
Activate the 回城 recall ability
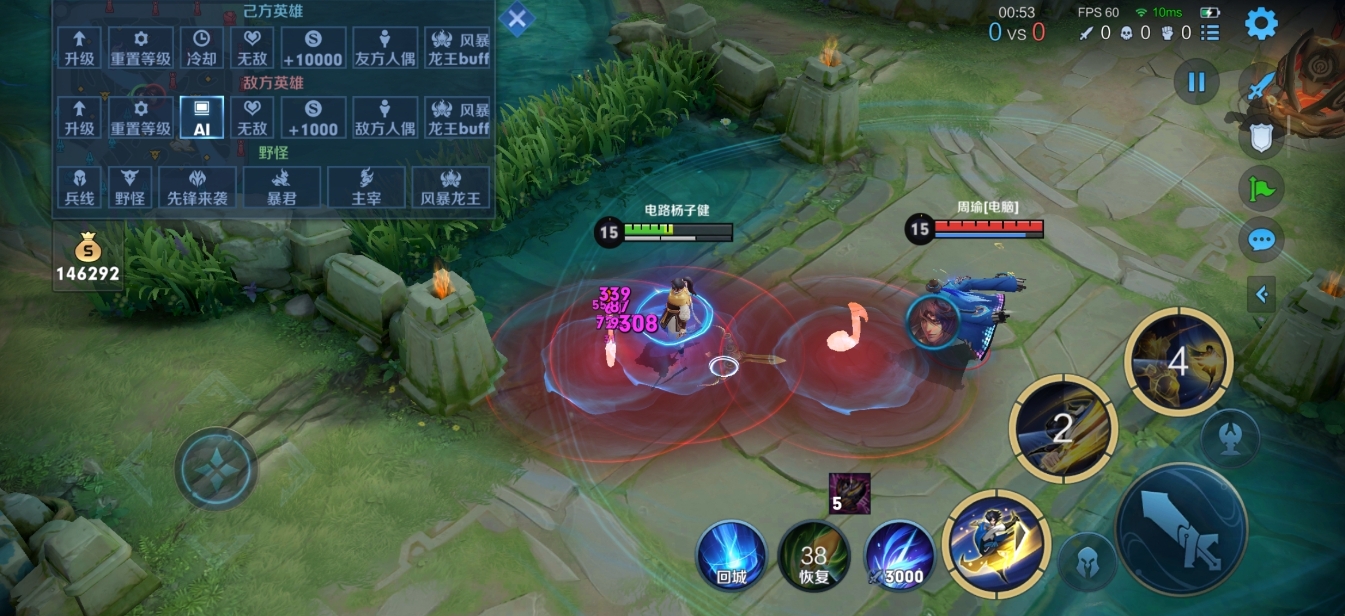732,554
